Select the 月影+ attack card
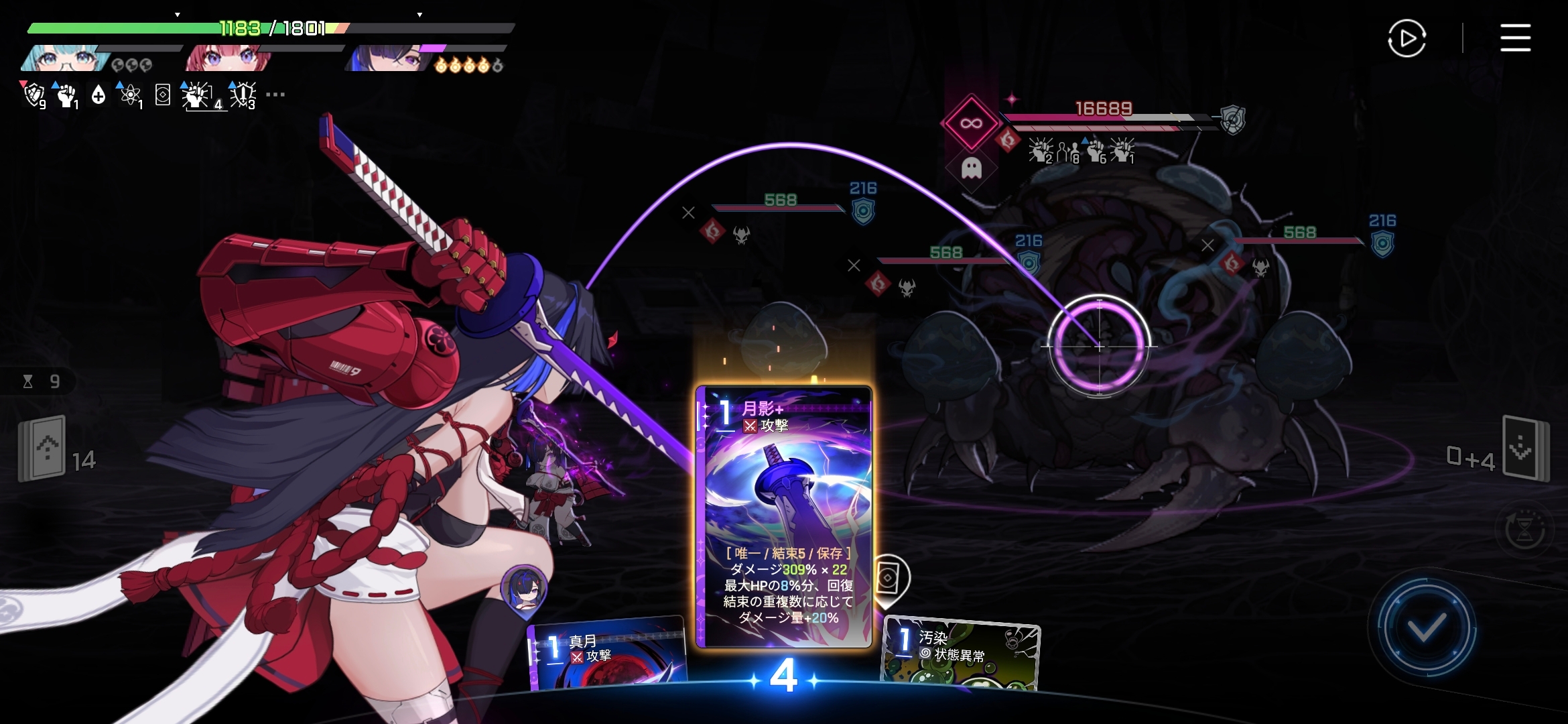 (784, 516)
